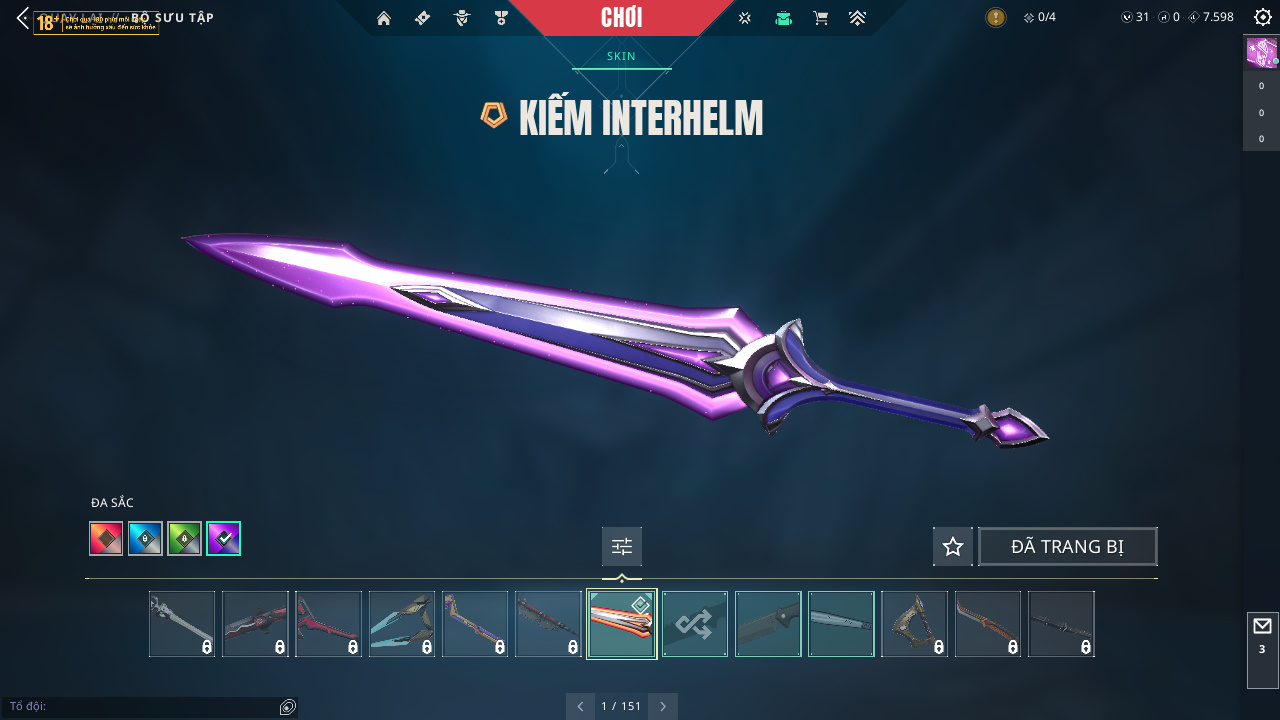The image size is (1280, 720).
Task: Go to the next skin page
Action: (662, 706)
